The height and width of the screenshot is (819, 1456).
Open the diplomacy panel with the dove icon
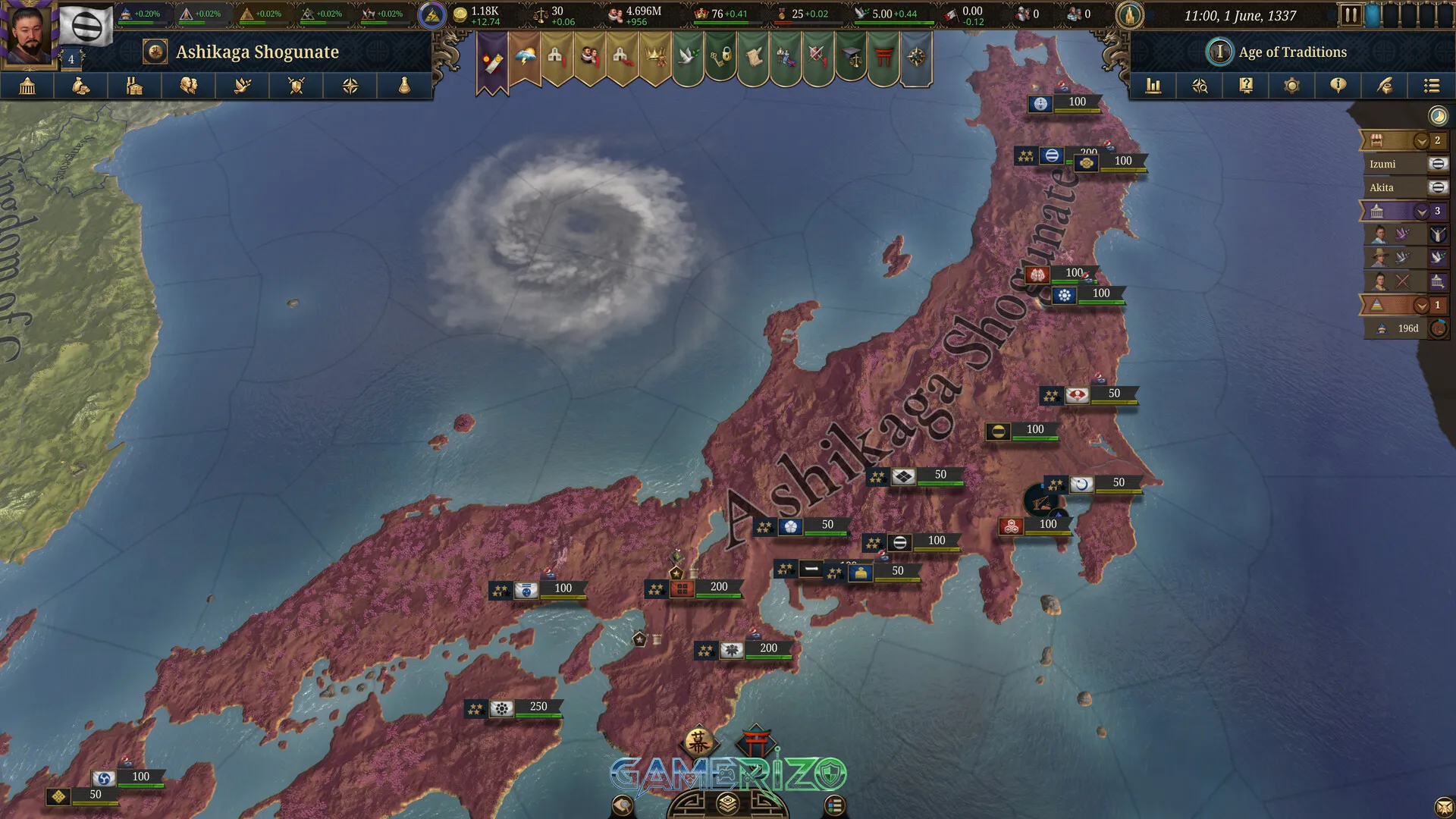click(x=243, y=86)
